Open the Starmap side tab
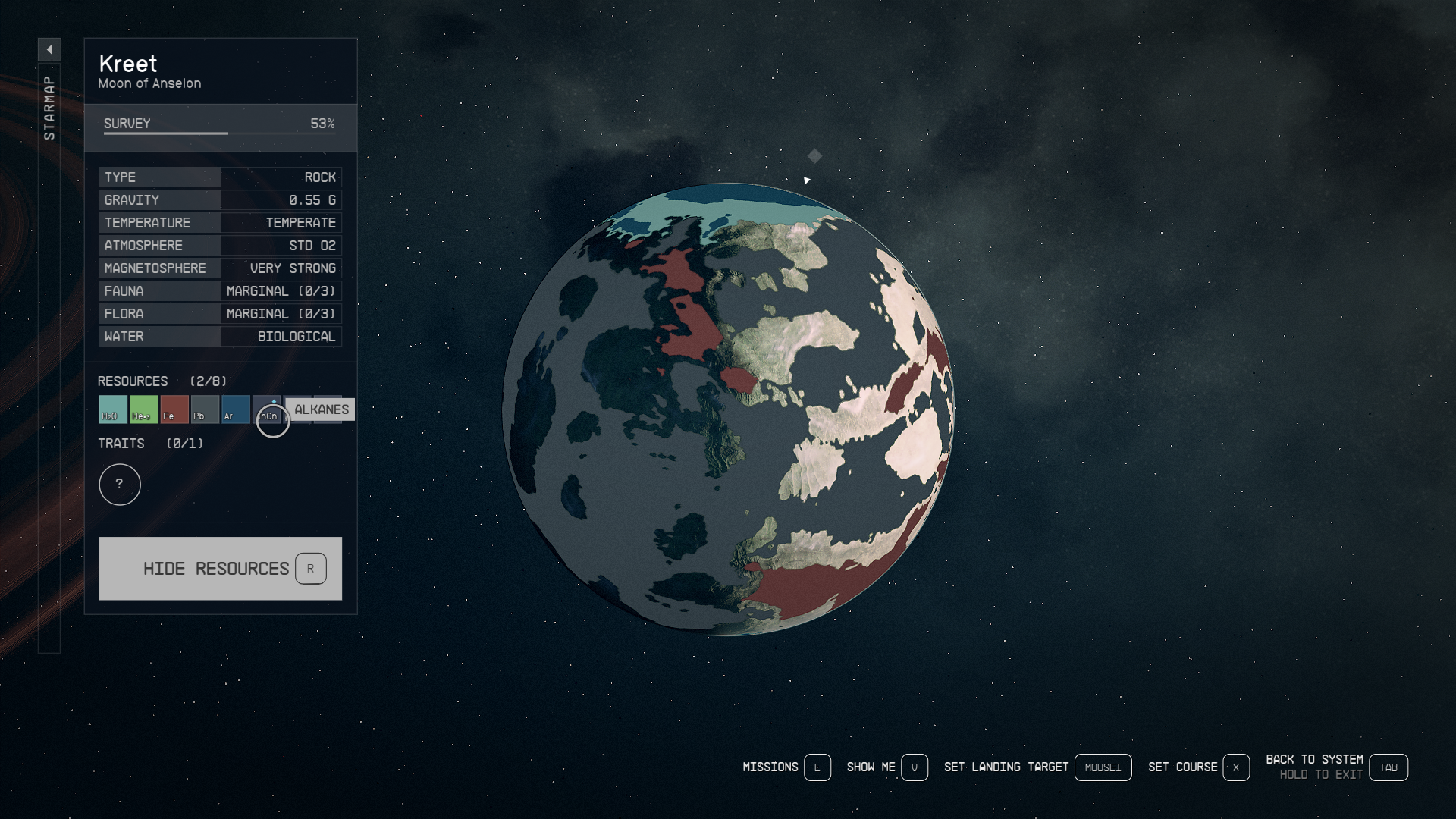Screen dimensions: 1456x819 (x=49, y=108)
